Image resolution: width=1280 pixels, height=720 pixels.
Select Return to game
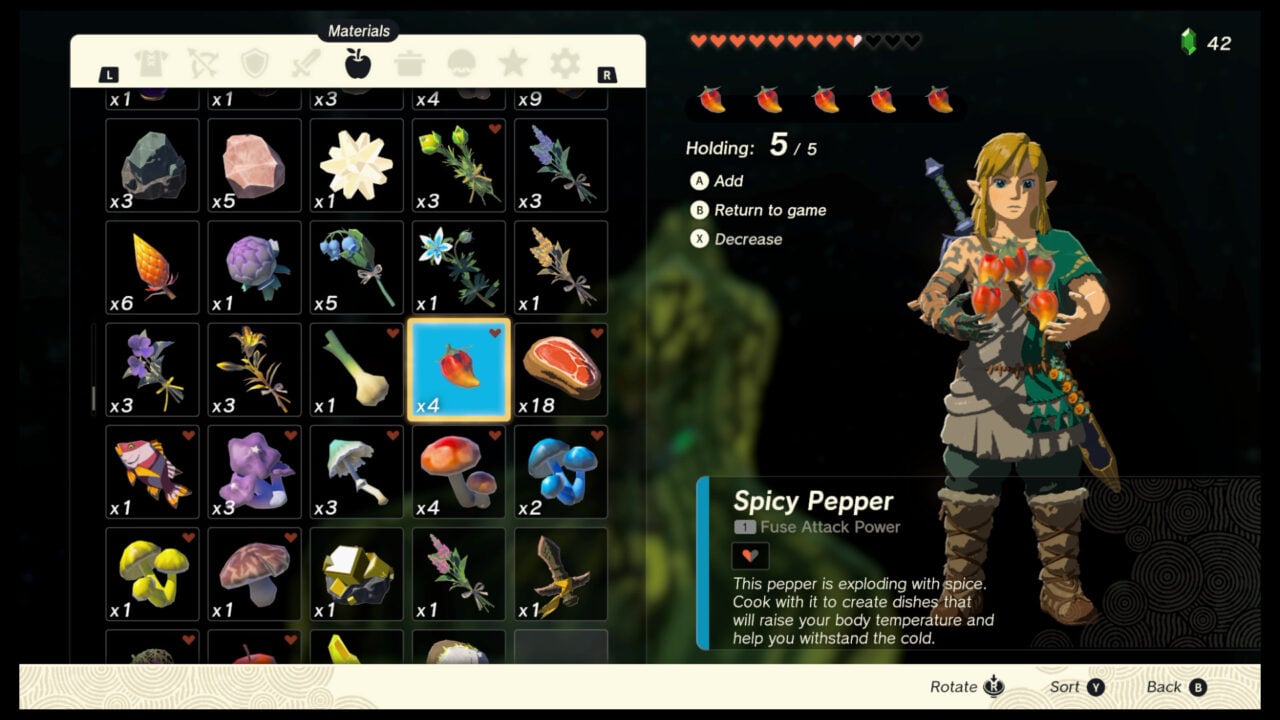tap(766, 210)
